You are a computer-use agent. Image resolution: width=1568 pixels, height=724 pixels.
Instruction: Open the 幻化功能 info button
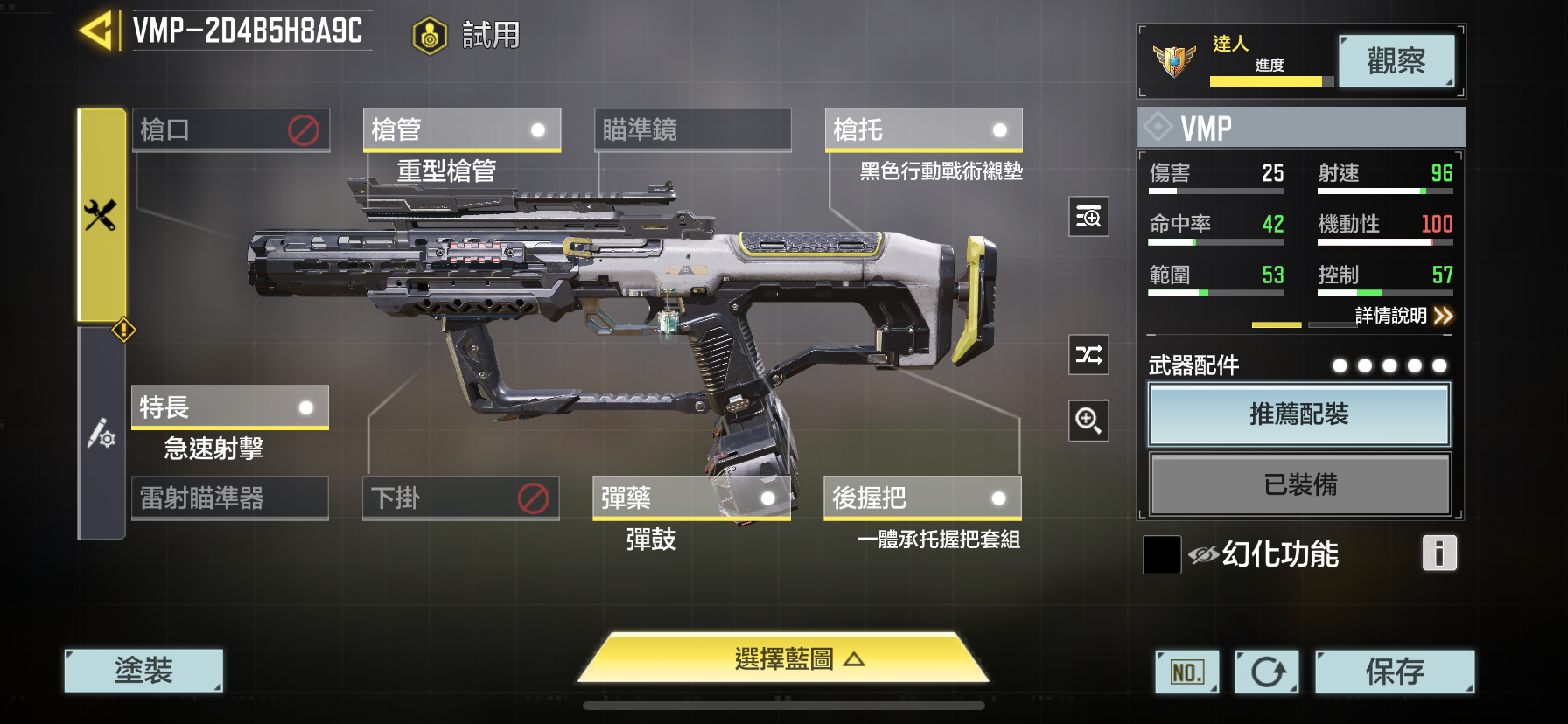pyautogui.click(x=1438, y=553)
